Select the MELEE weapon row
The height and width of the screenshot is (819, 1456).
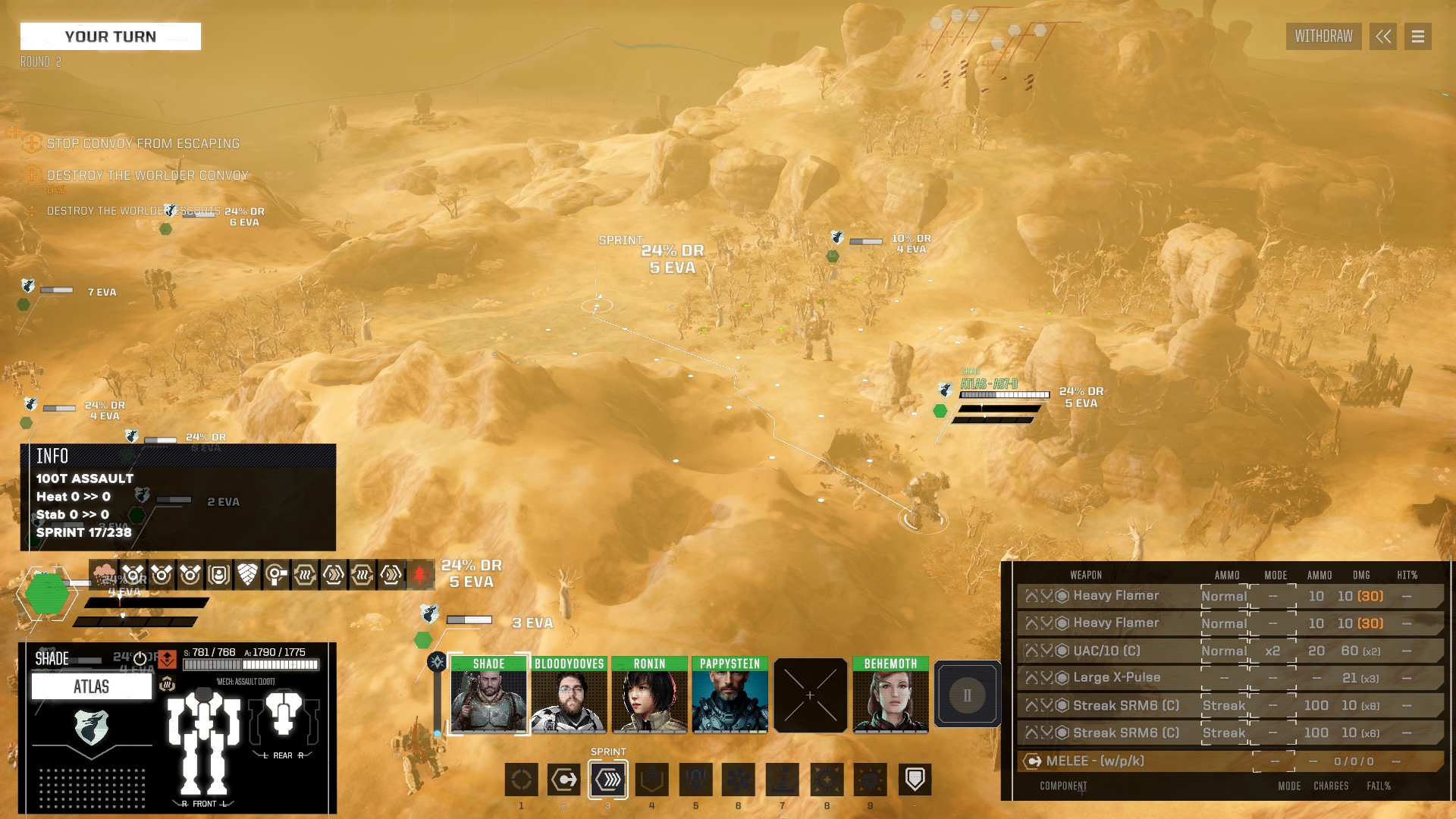click(x=1094, y=761)
